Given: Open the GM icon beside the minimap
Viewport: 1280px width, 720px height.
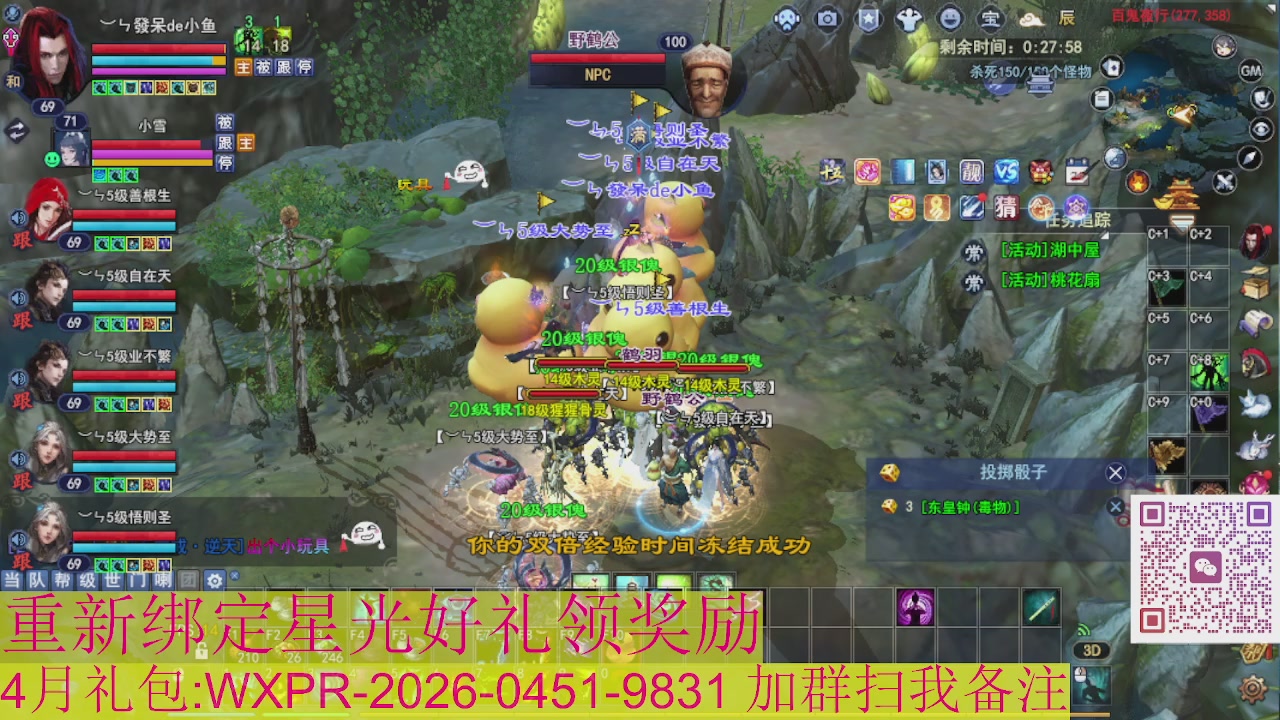Looking at the screenshot, I should 1251,70.
